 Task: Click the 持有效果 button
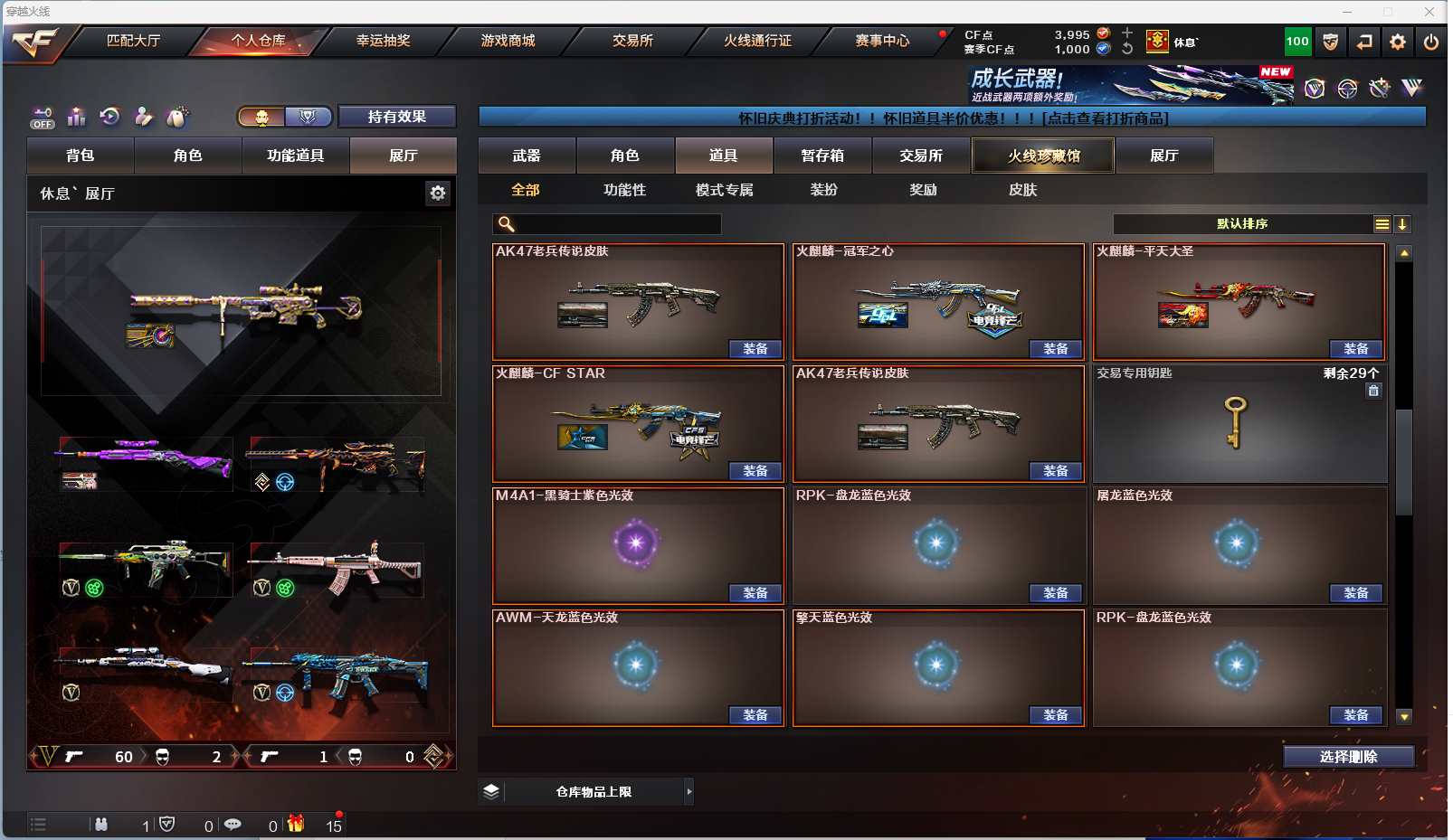(x=396, y=117)
